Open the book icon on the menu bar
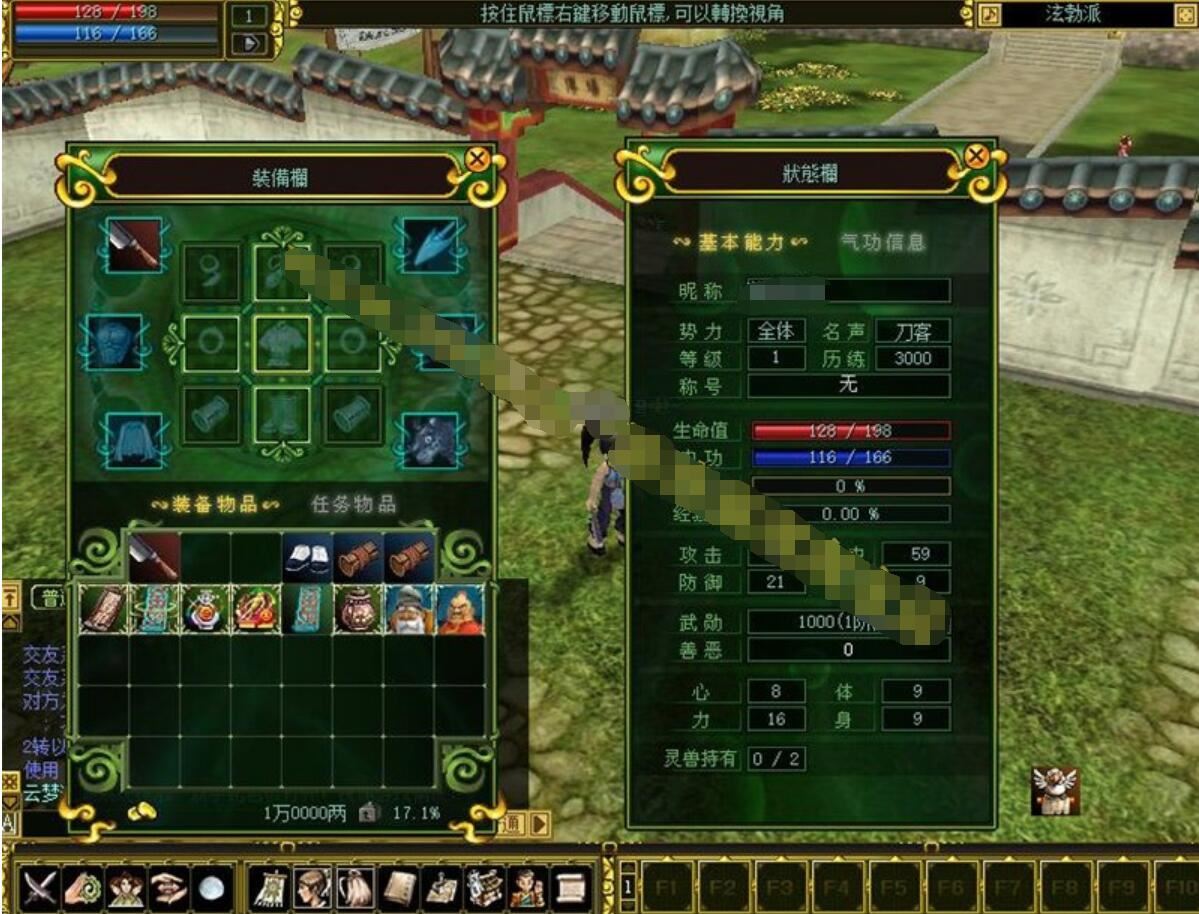Viewport: 1199px width, 914px height. [399, 888]
